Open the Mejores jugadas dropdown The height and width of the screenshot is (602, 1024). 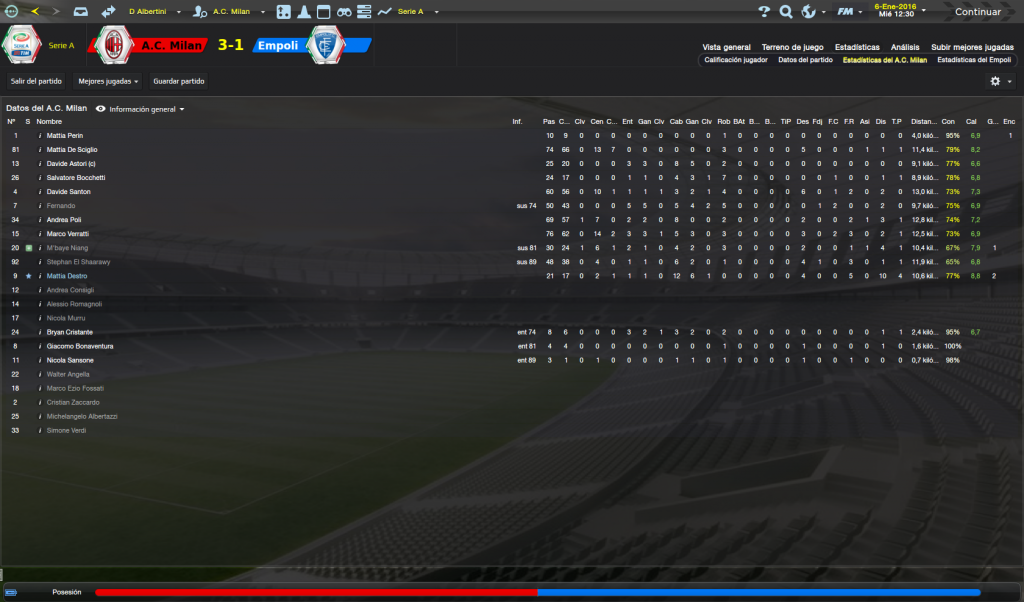pyautogui.click(x=108, y=81)
